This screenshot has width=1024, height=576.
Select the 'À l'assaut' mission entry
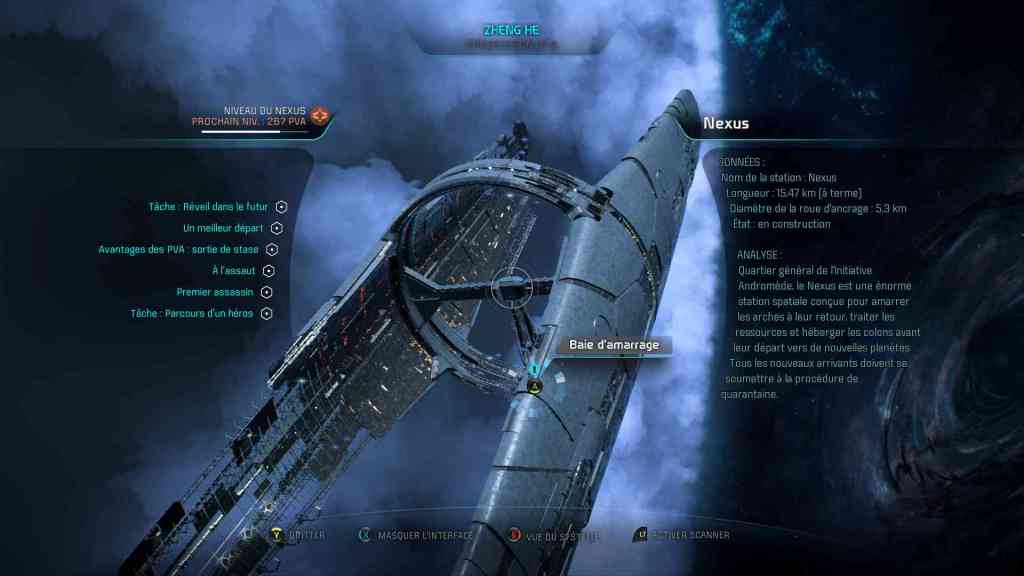(235, 270)
